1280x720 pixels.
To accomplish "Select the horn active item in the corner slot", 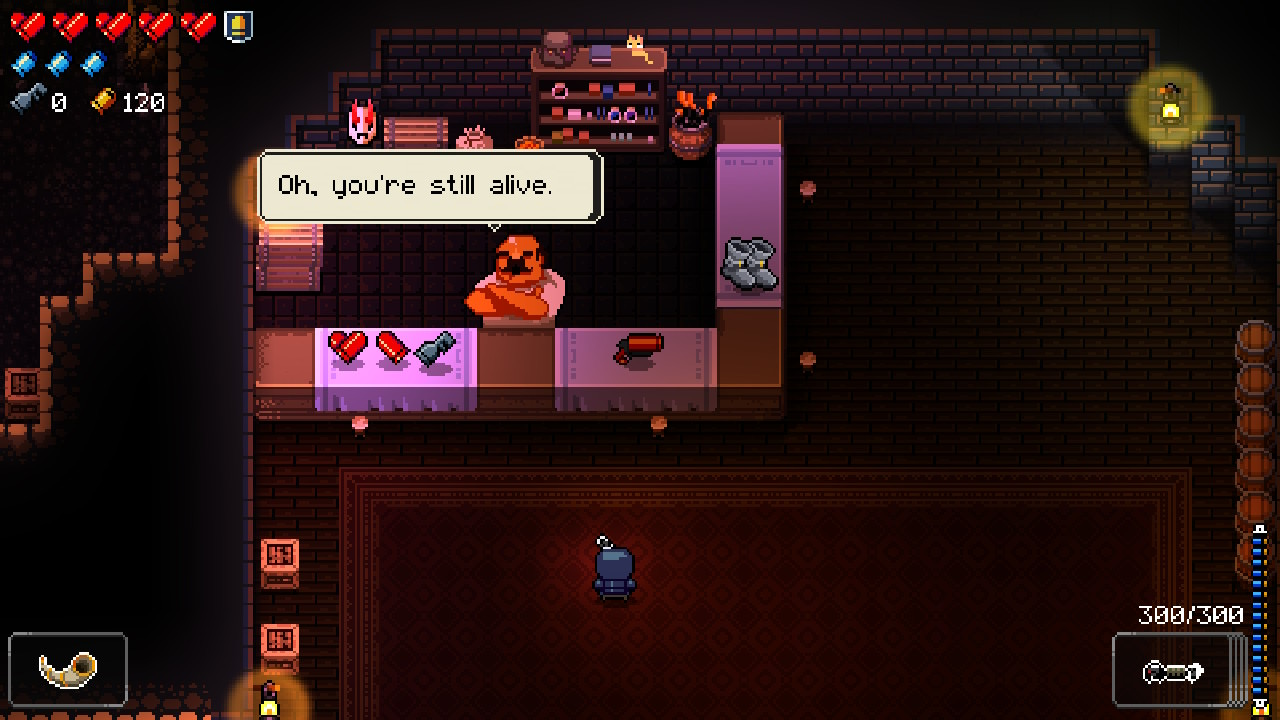I will [x=67, y=670].
